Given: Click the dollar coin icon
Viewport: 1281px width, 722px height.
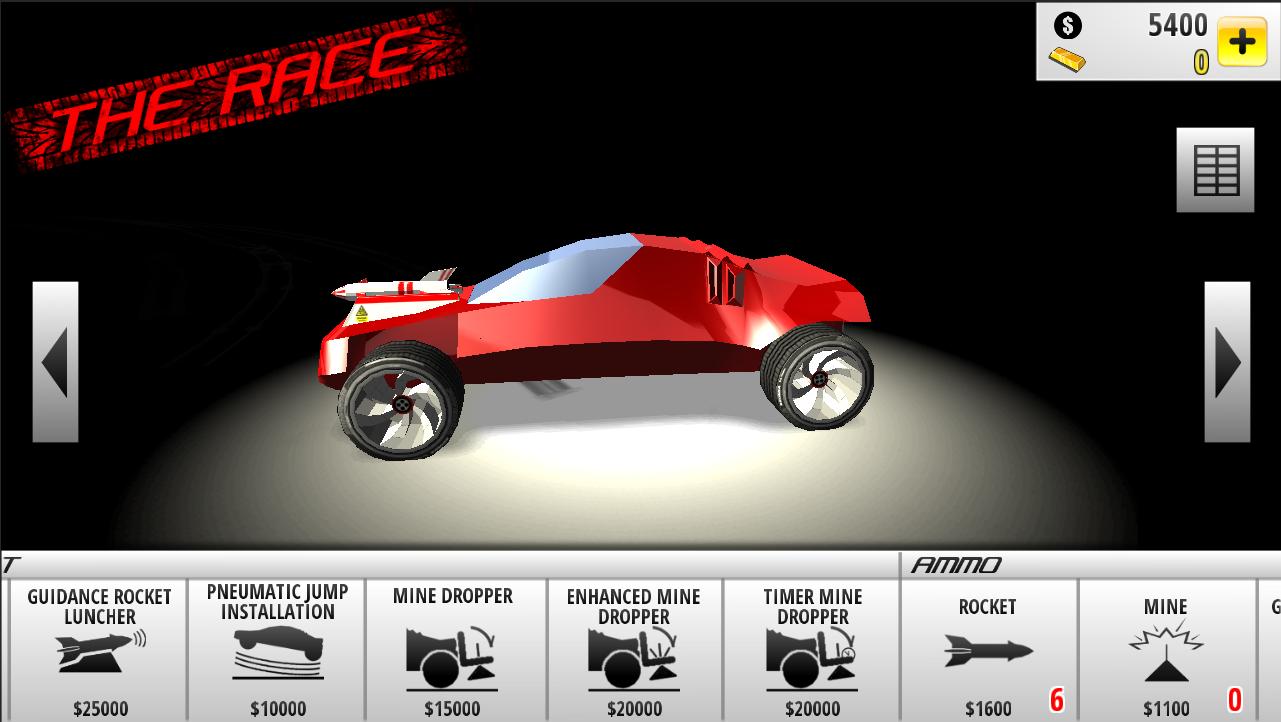Looking at the screenshot, I should point(1067,25).
